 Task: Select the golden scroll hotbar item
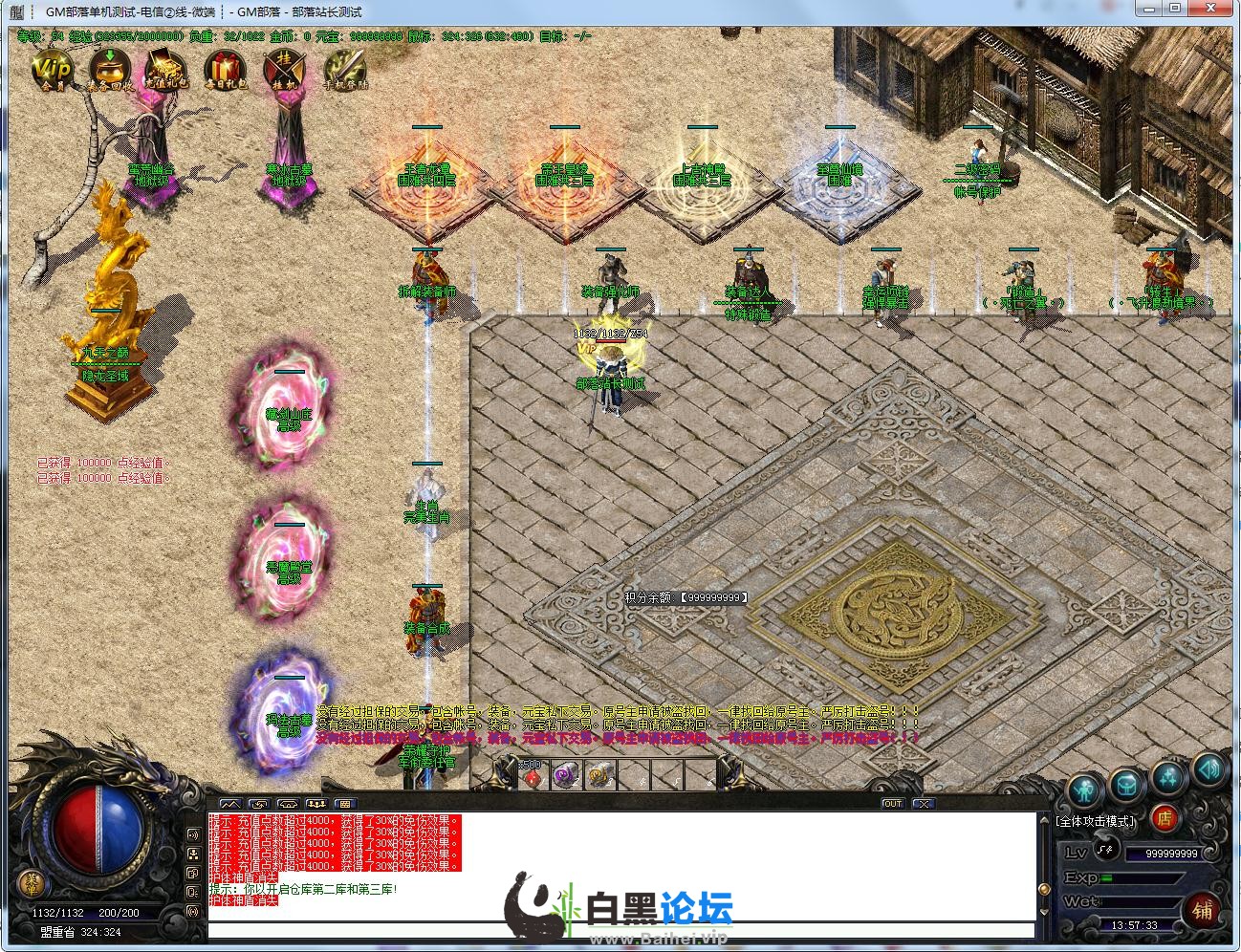pos(599,776)
